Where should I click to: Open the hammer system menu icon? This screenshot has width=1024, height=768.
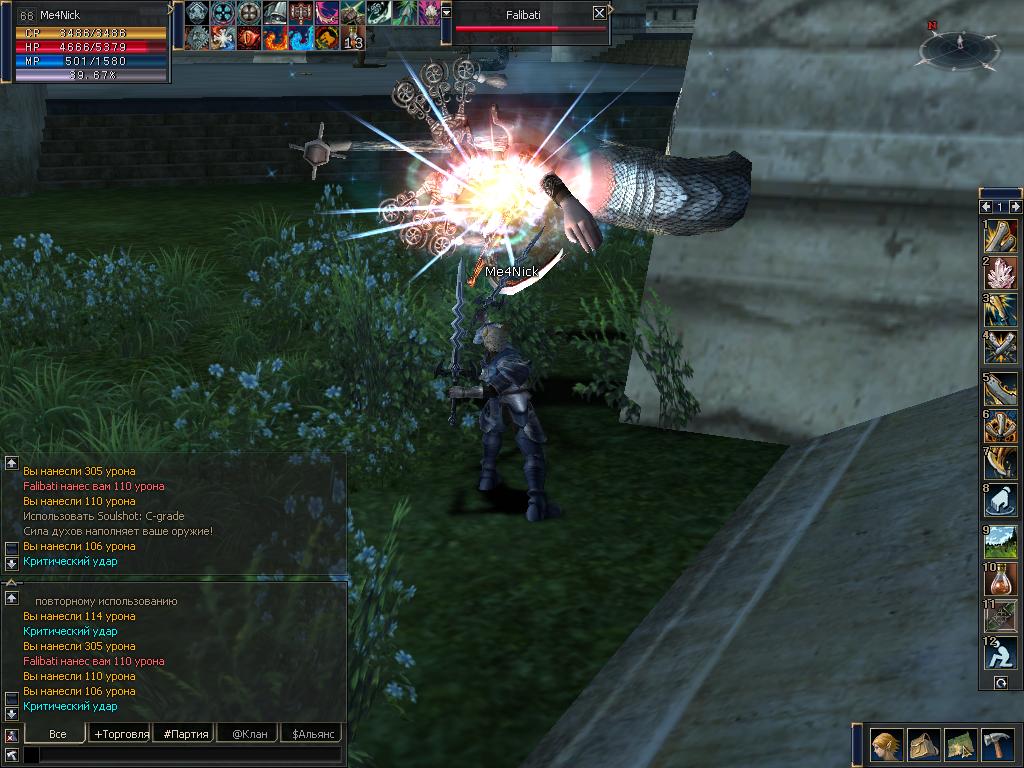tap(997, 745)
